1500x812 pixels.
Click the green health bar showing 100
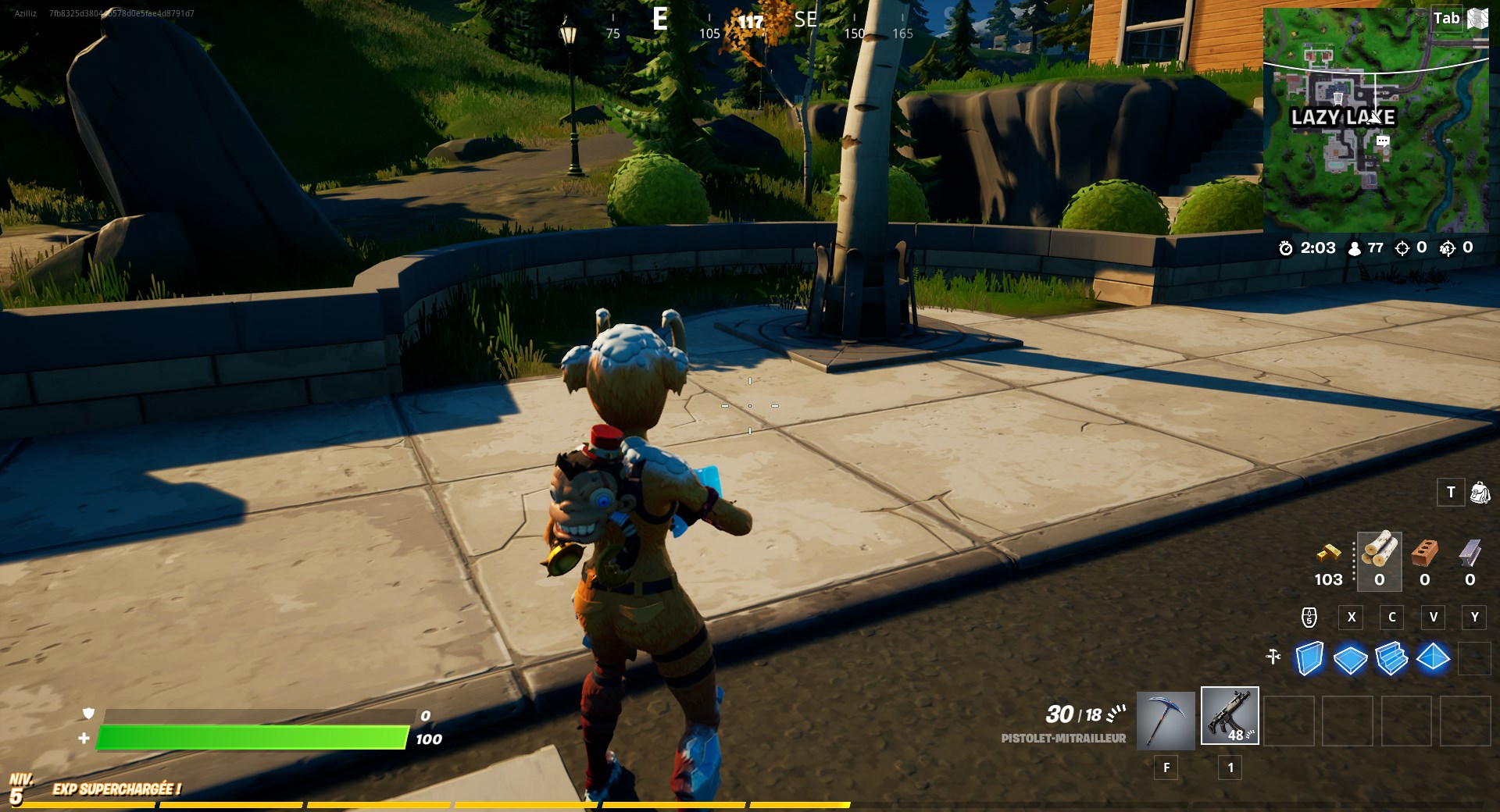click(250, 736)
